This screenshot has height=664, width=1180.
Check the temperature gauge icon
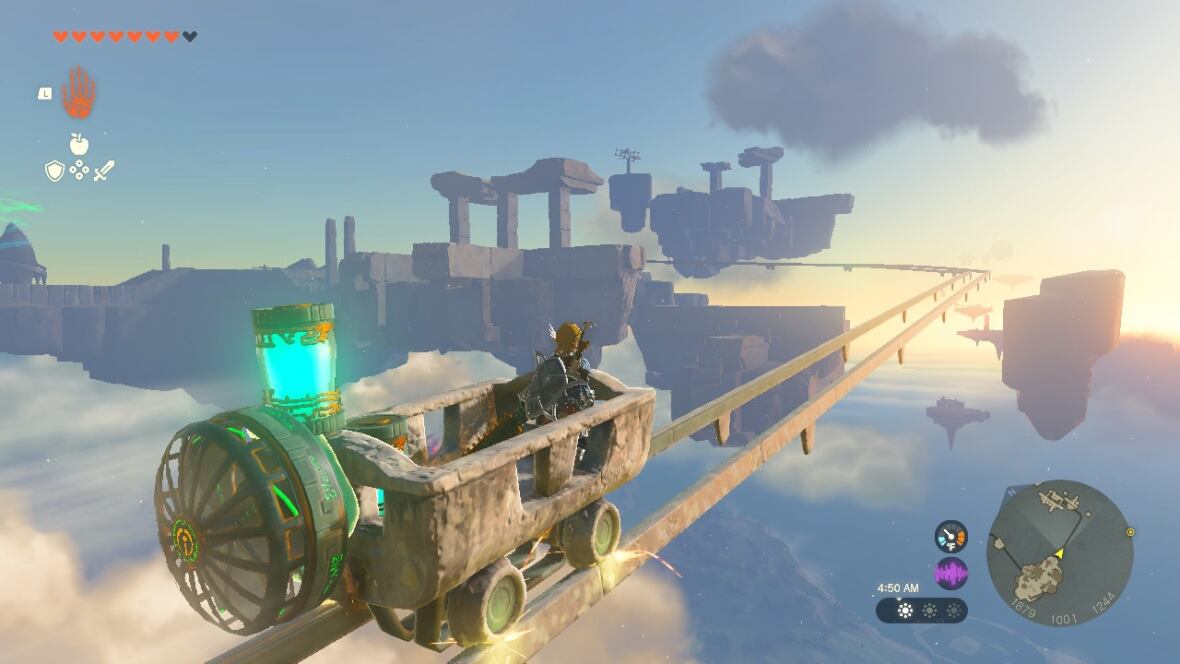pos(951,536)
